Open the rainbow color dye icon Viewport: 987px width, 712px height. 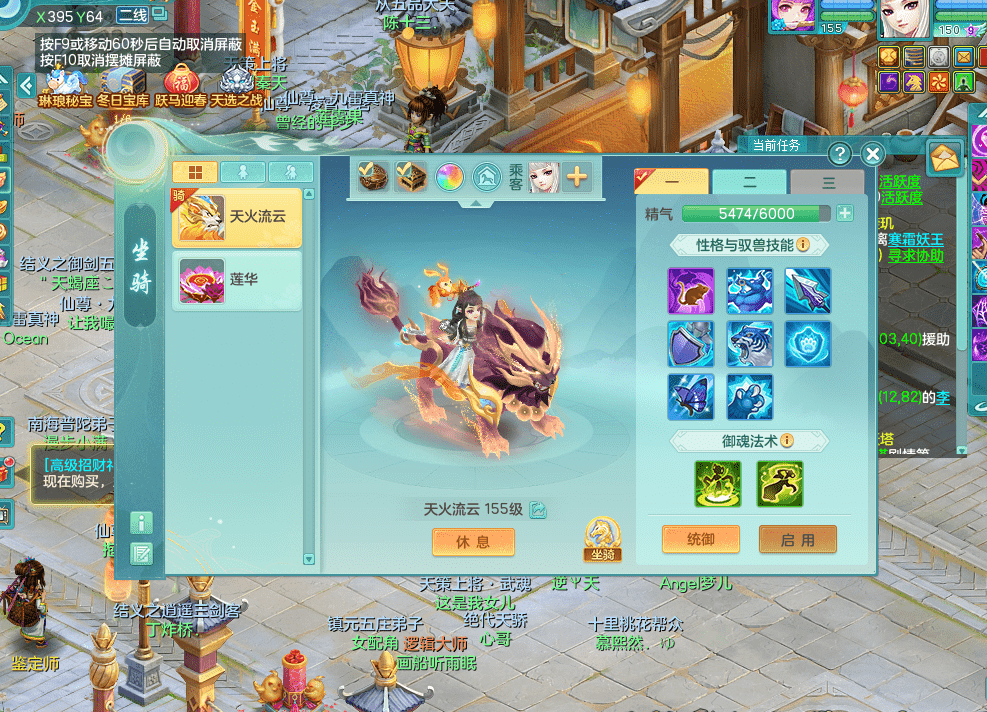click(x=448, y=177)
